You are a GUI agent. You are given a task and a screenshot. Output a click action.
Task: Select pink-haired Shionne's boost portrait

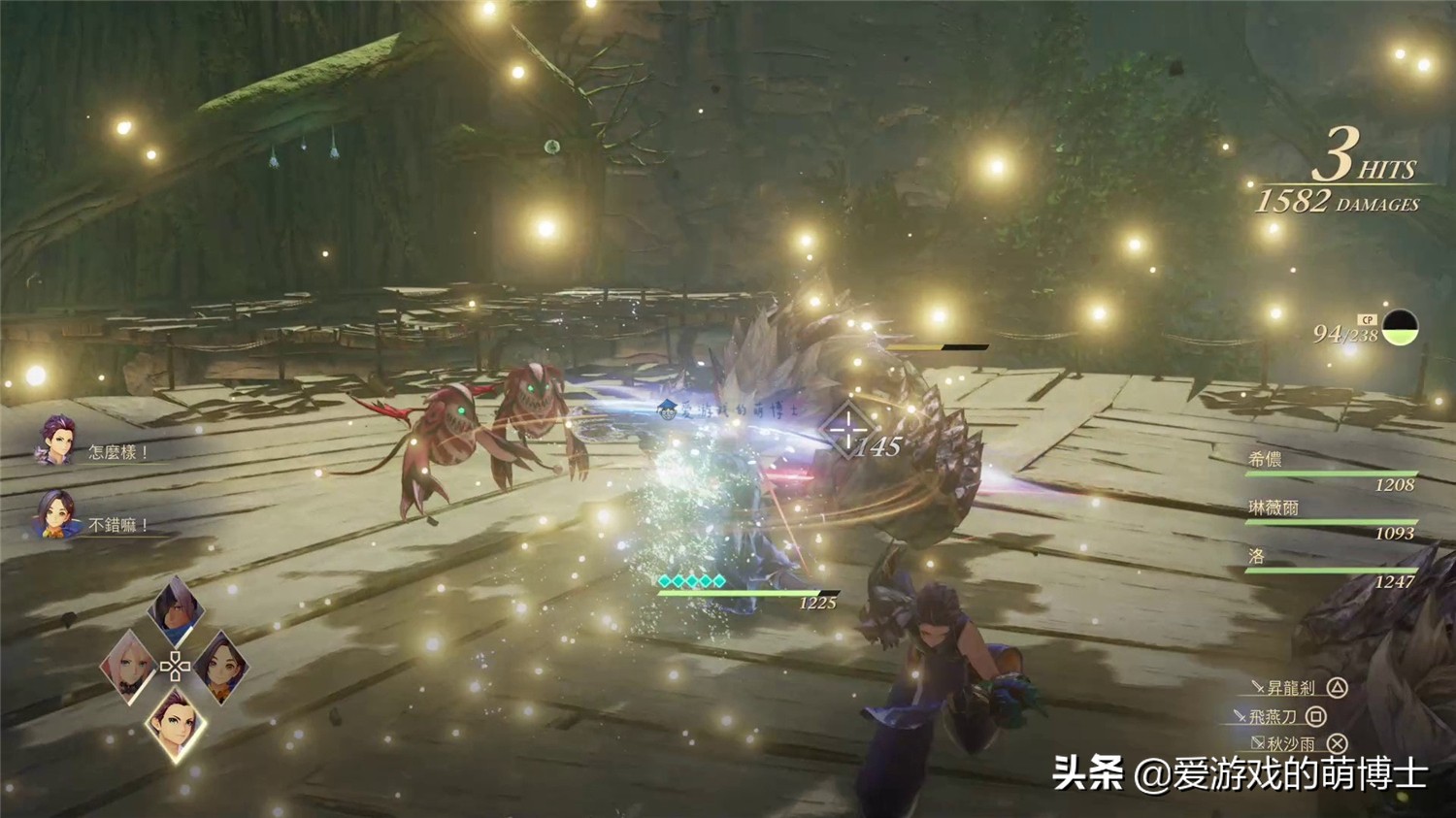[x=129, y=666]
